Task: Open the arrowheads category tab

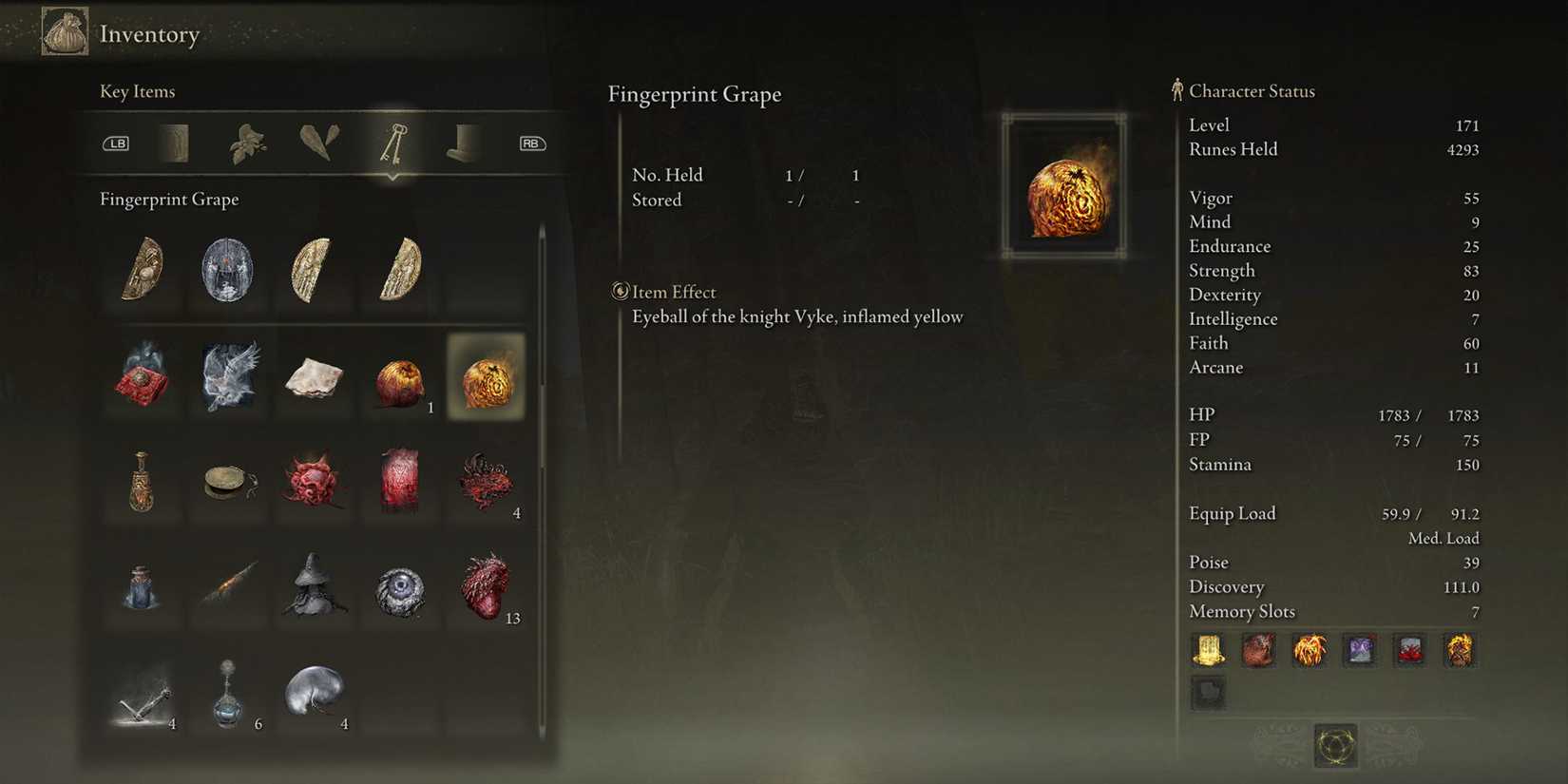Action: 317,143
